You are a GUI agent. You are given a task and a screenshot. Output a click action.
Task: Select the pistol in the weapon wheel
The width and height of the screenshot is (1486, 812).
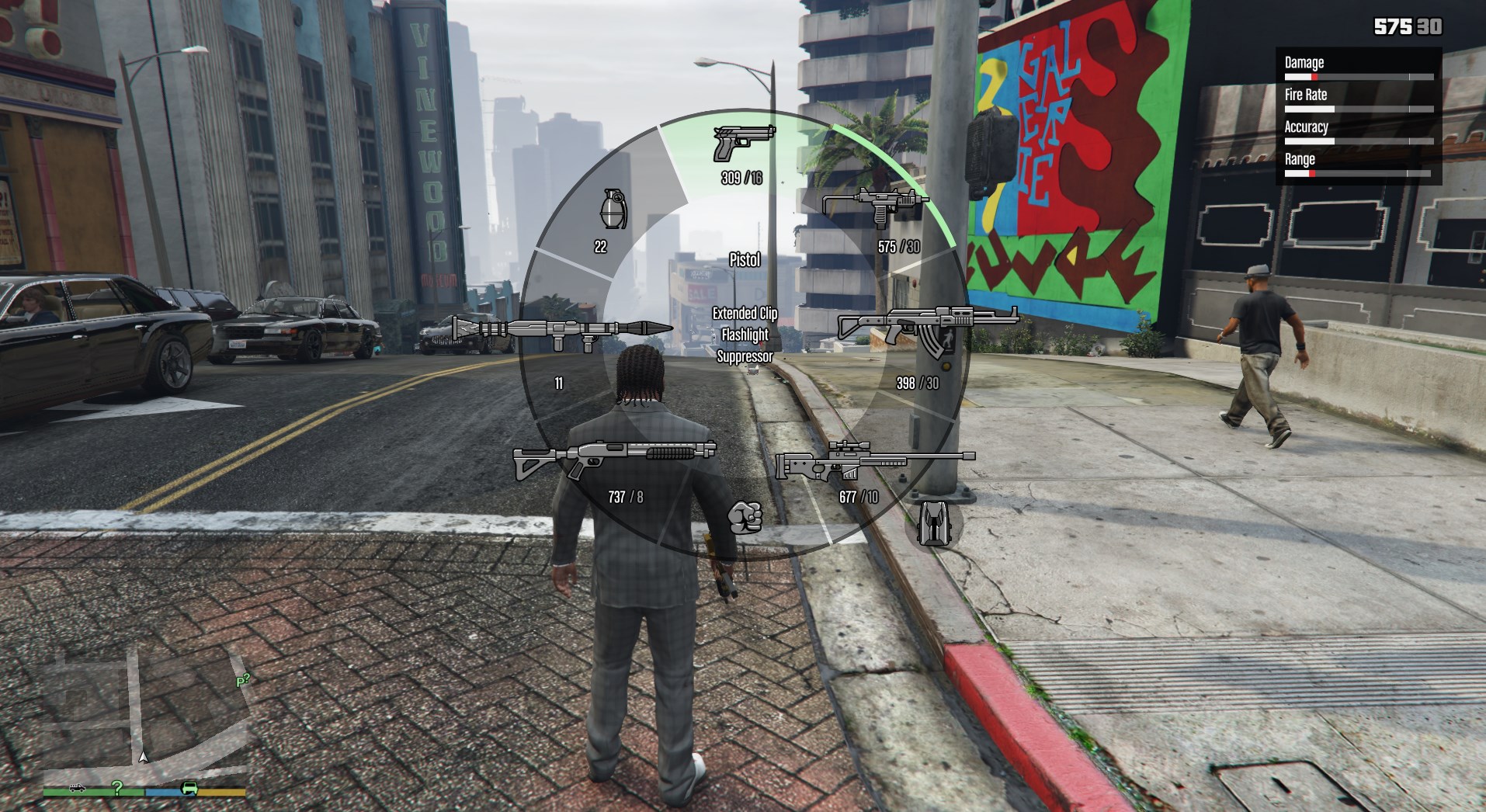(x=743, y=144)
